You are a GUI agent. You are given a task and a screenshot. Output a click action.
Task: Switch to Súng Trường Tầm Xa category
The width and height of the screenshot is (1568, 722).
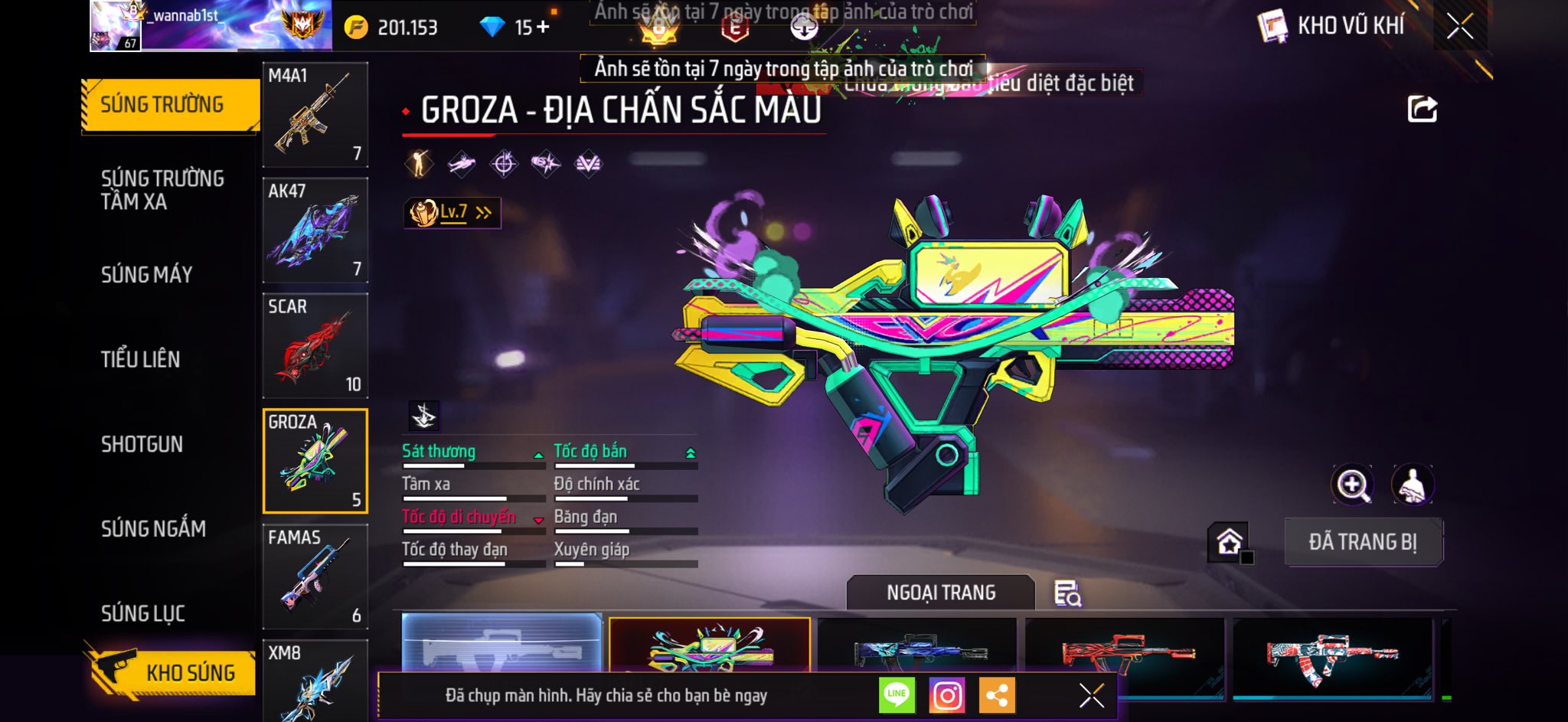coord(162,190)
